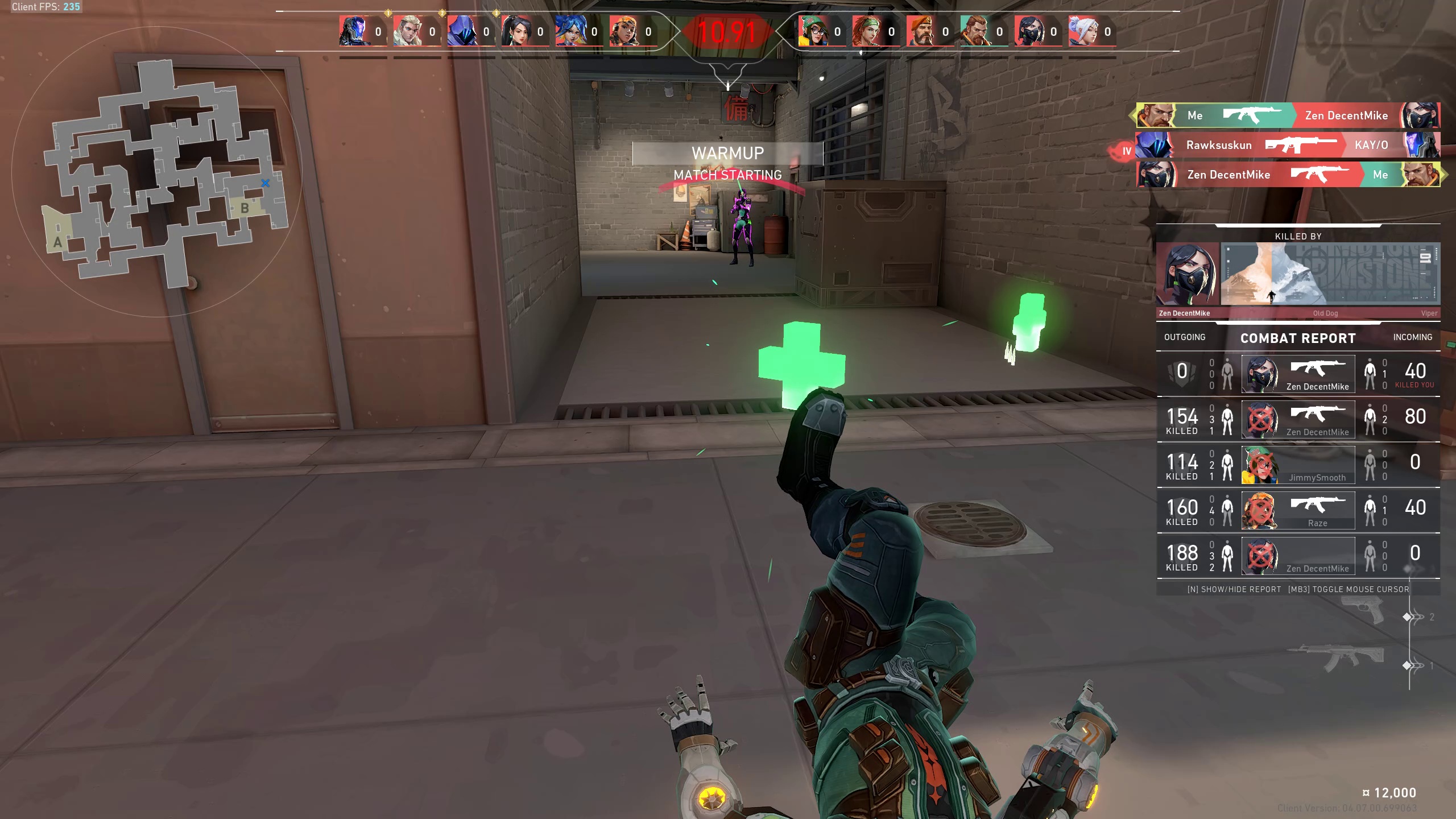Click the Bulldog weapon icon in the kill feed
The image size is (1456, 819).
1302,146
